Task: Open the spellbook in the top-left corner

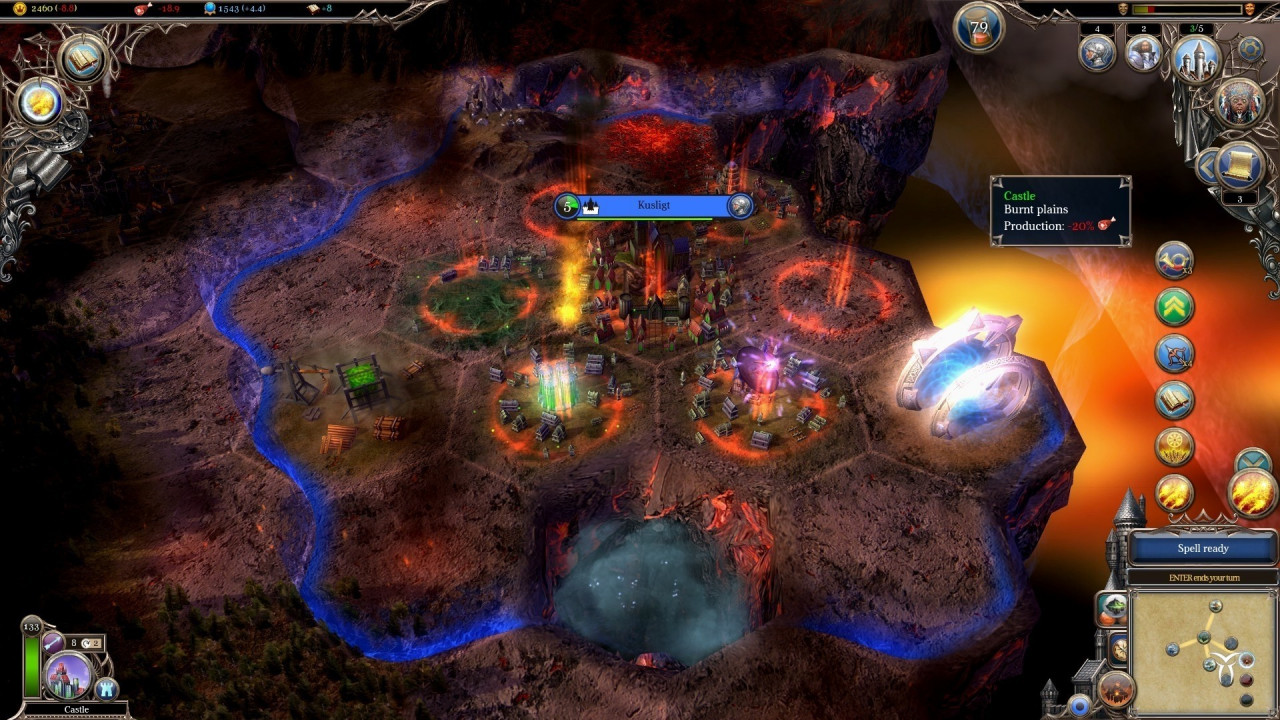Action: (84, 57)
